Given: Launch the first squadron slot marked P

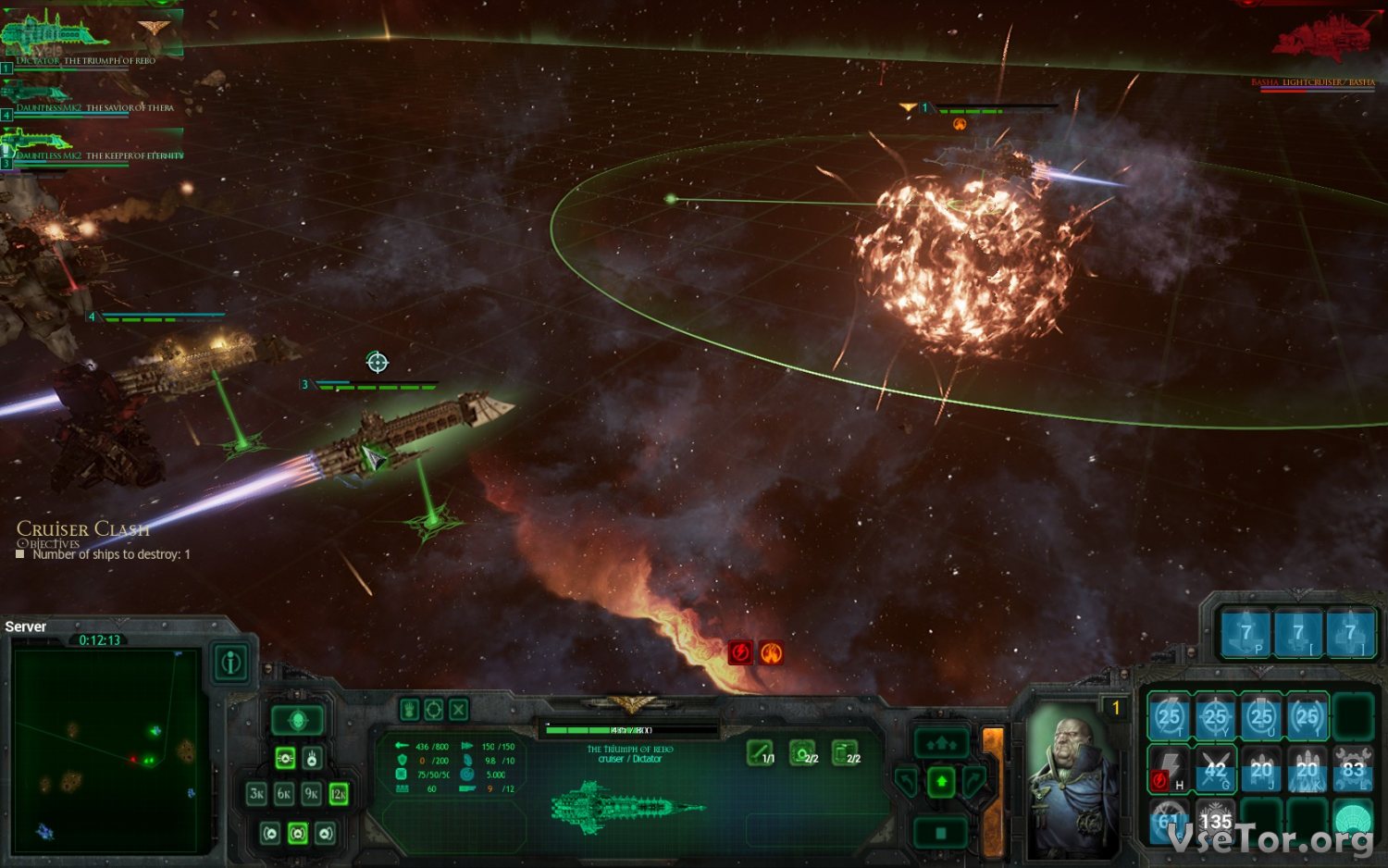Looking at the screenshot, I should tap(1245, 634).
